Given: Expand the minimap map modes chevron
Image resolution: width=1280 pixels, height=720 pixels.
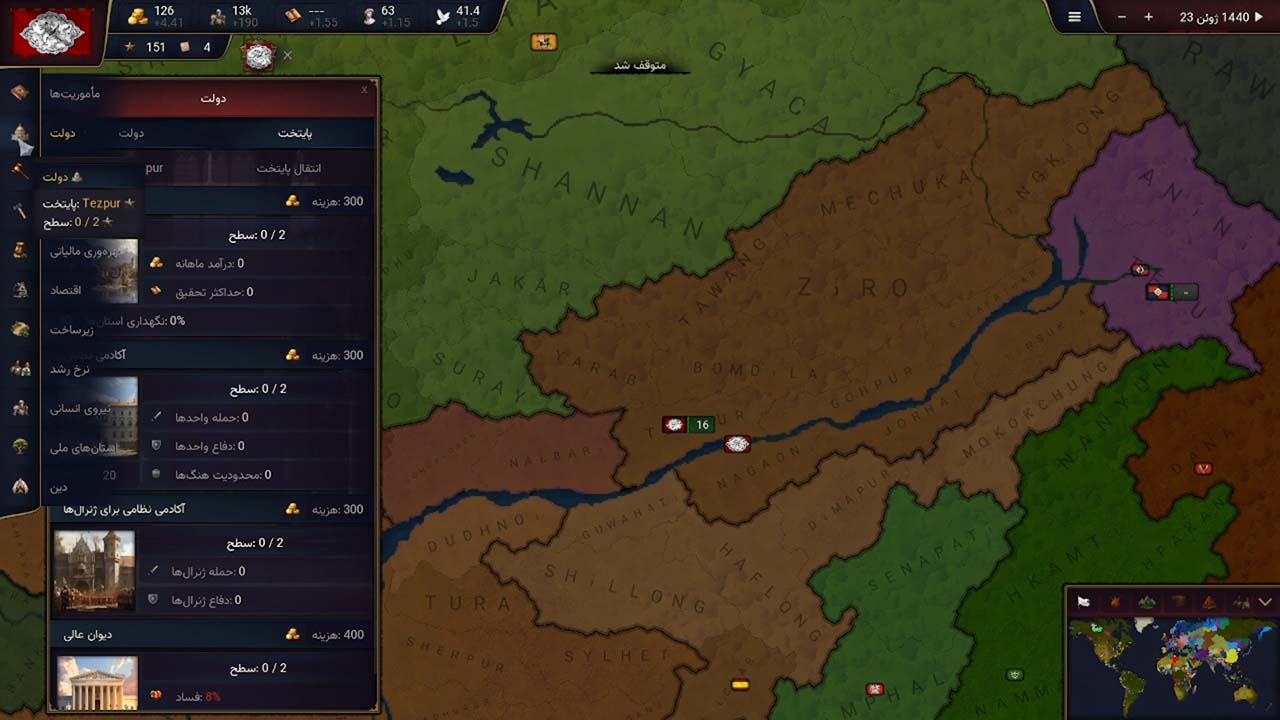Looking at the screenshot, I should click(1264, 601).
